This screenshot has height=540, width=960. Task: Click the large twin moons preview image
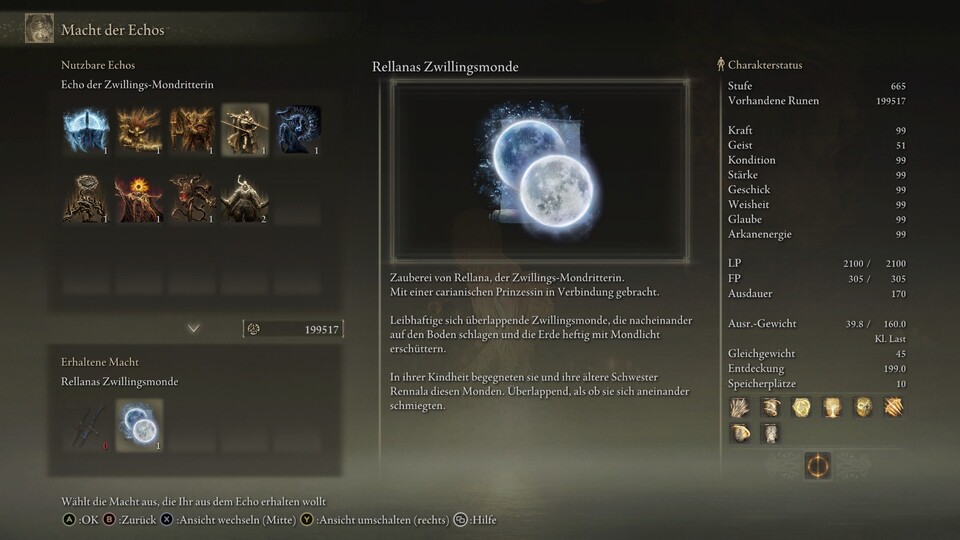pos(540,170)
